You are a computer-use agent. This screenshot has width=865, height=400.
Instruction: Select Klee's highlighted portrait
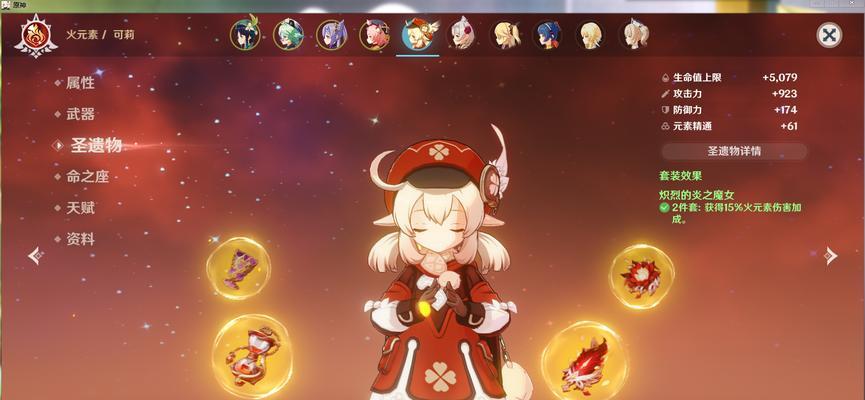point(417,35)
